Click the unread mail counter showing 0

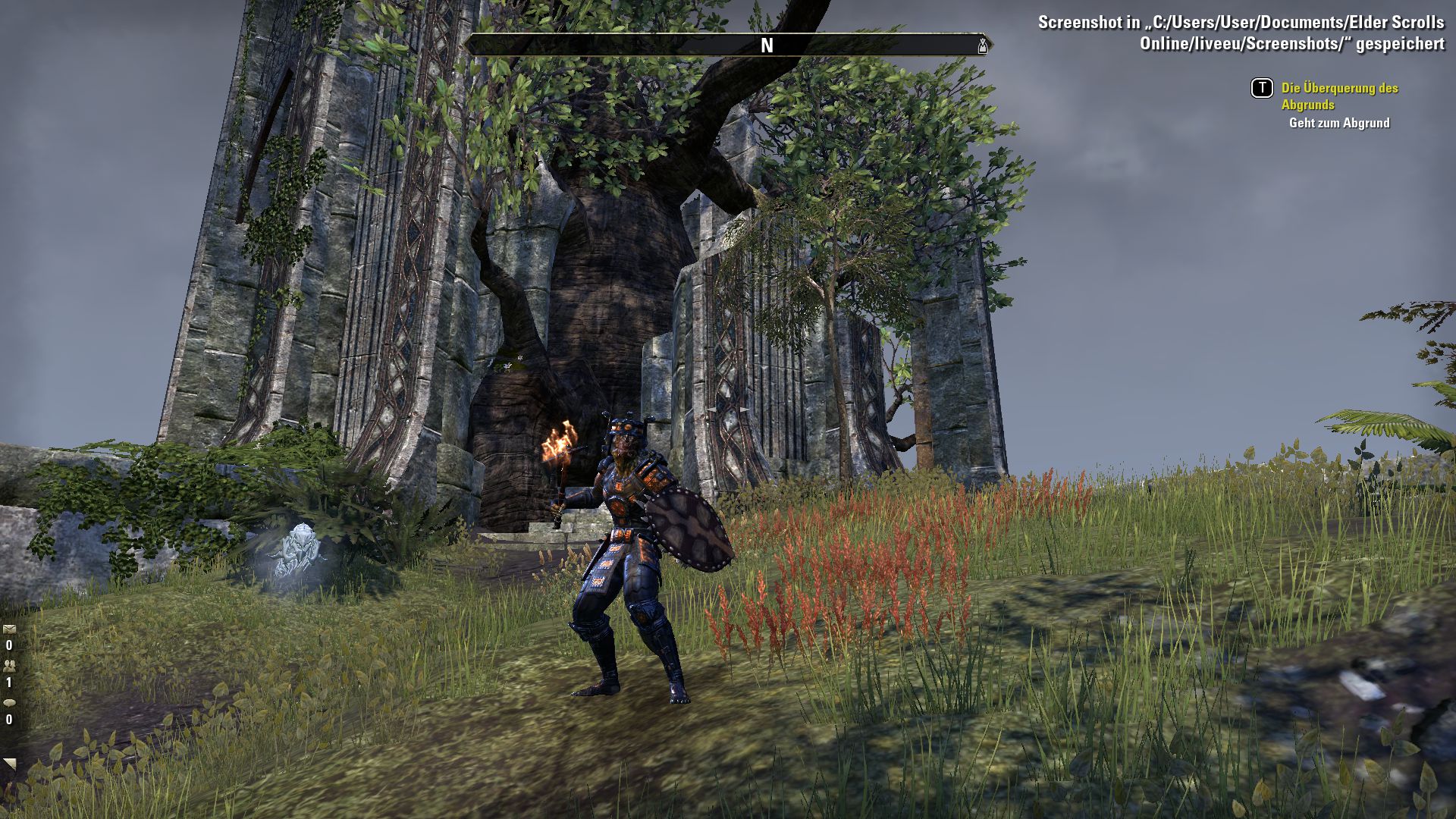point(9,645)
